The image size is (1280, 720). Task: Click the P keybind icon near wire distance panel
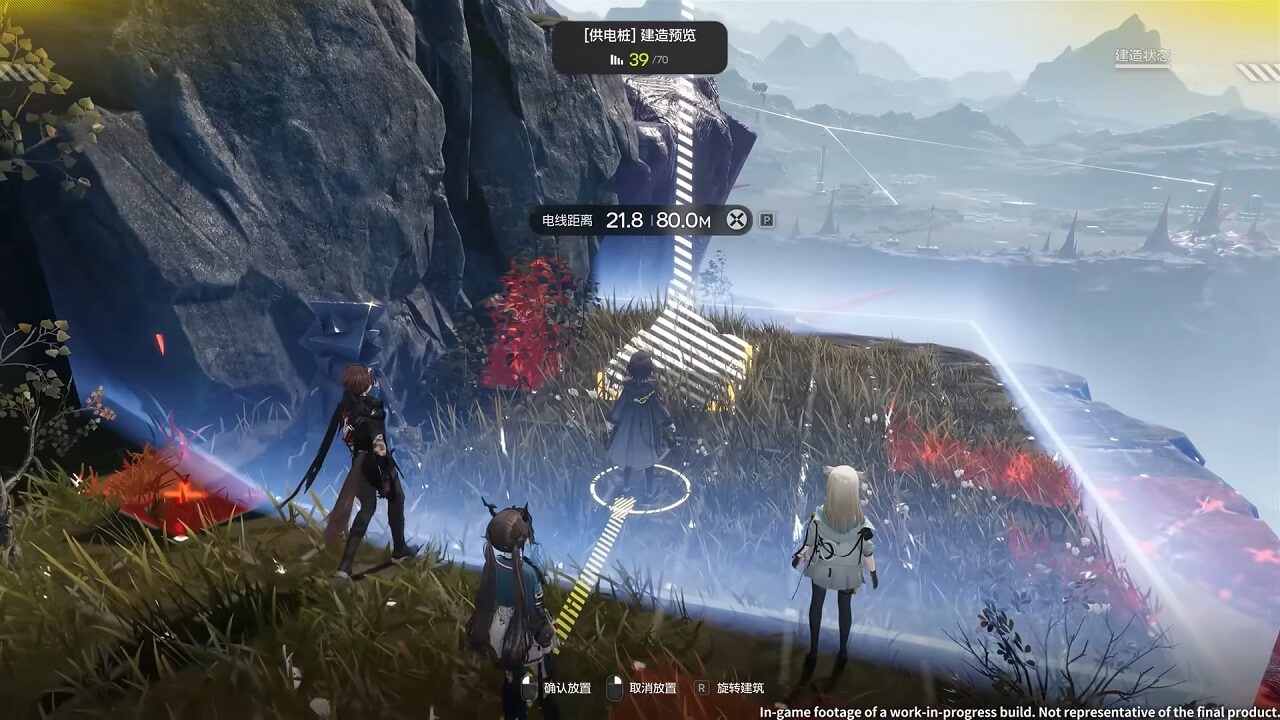point(767,220)
